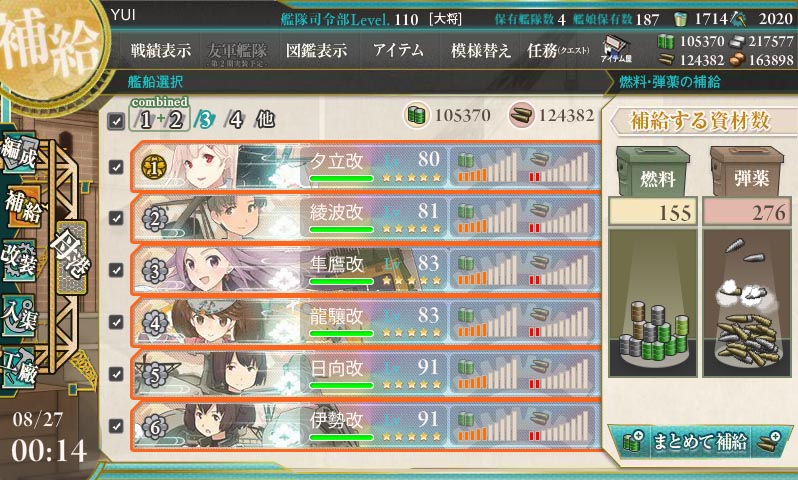Open the アイテム item menu
Image resolution: width=798 pixels, height=480 pixels.
[x=397, y=50]
